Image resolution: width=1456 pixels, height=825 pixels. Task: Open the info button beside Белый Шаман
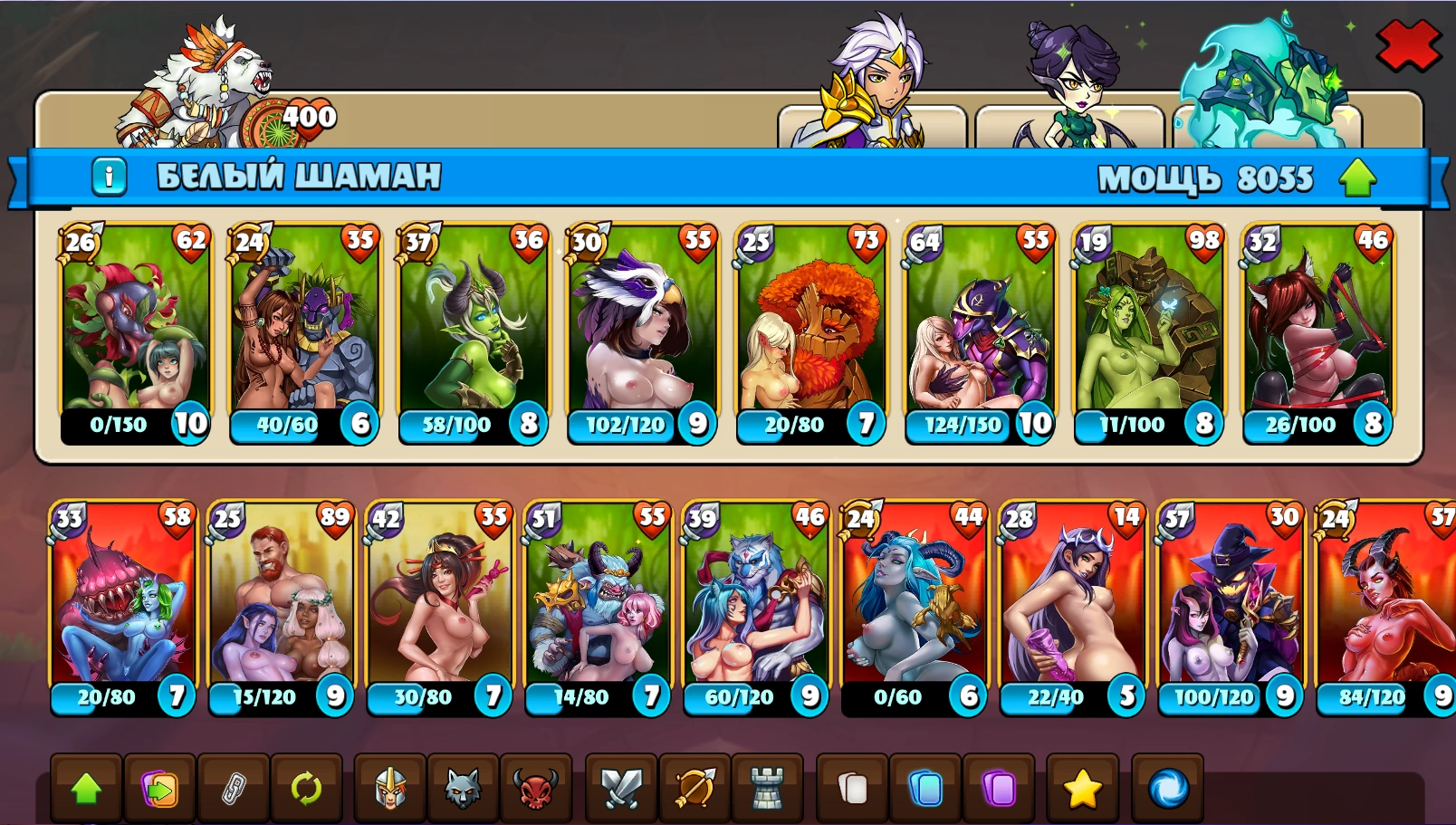109,176
